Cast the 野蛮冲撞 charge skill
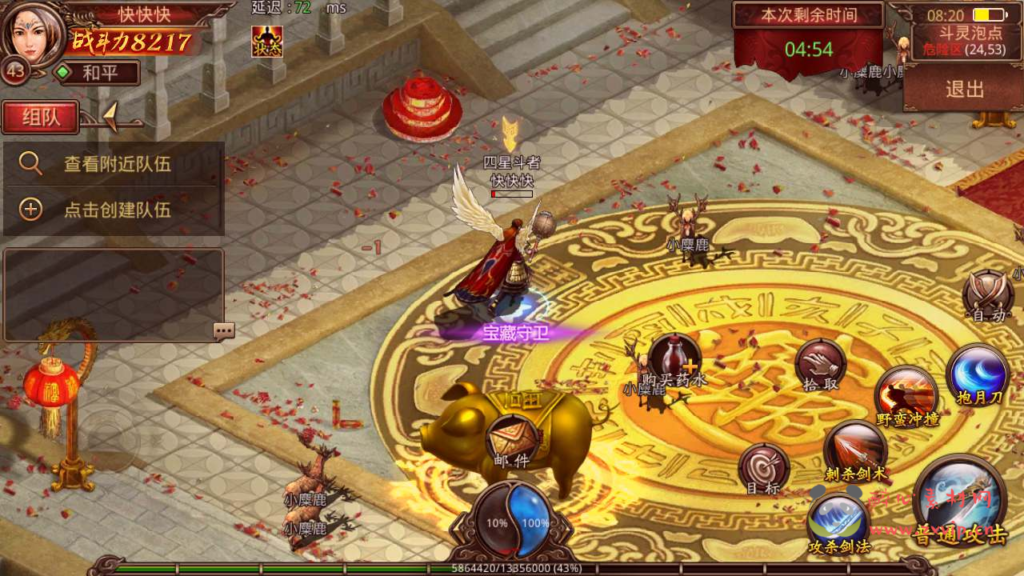This screenshot has height=576, width=1024. [x=906, y=393]
